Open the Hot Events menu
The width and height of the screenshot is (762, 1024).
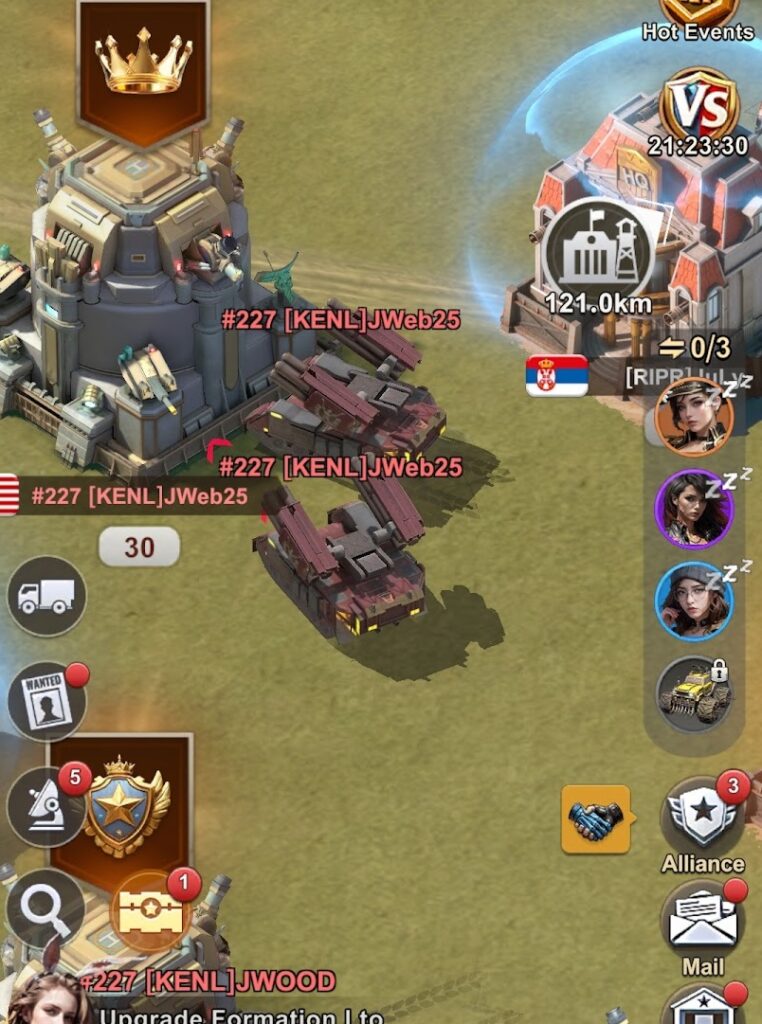tap(698, 18)
